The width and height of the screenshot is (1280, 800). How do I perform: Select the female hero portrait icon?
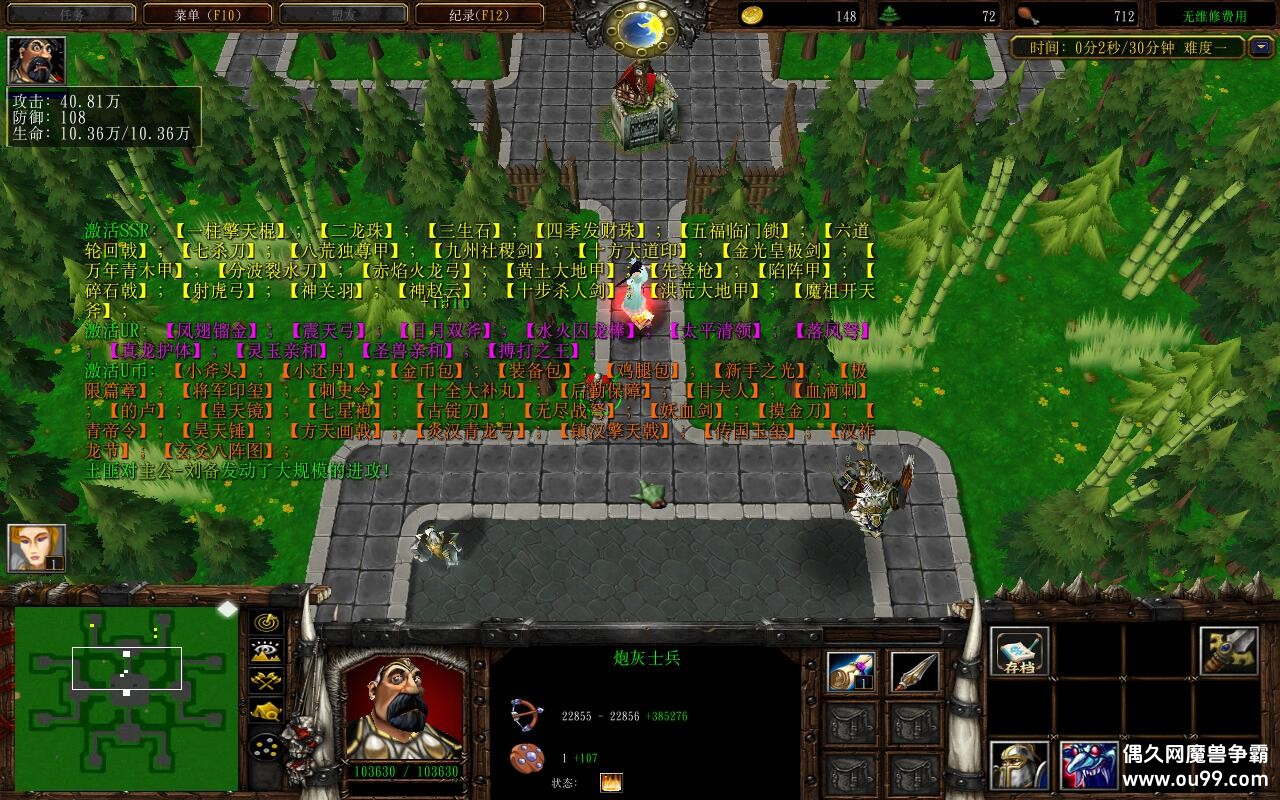[x=37, y=549]
